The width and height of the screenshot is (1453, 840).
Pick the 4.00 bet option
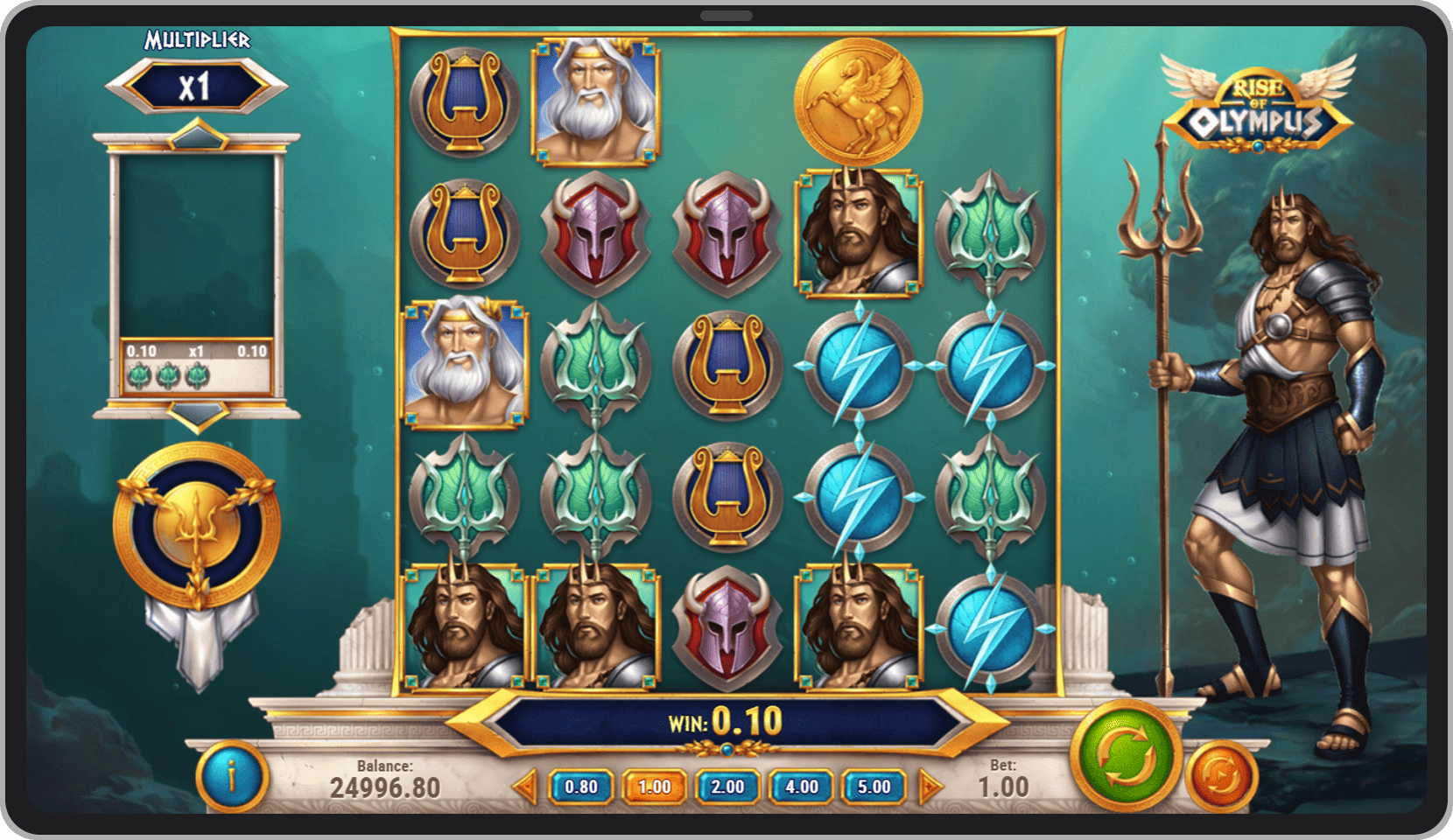click(x=801, y=787)
